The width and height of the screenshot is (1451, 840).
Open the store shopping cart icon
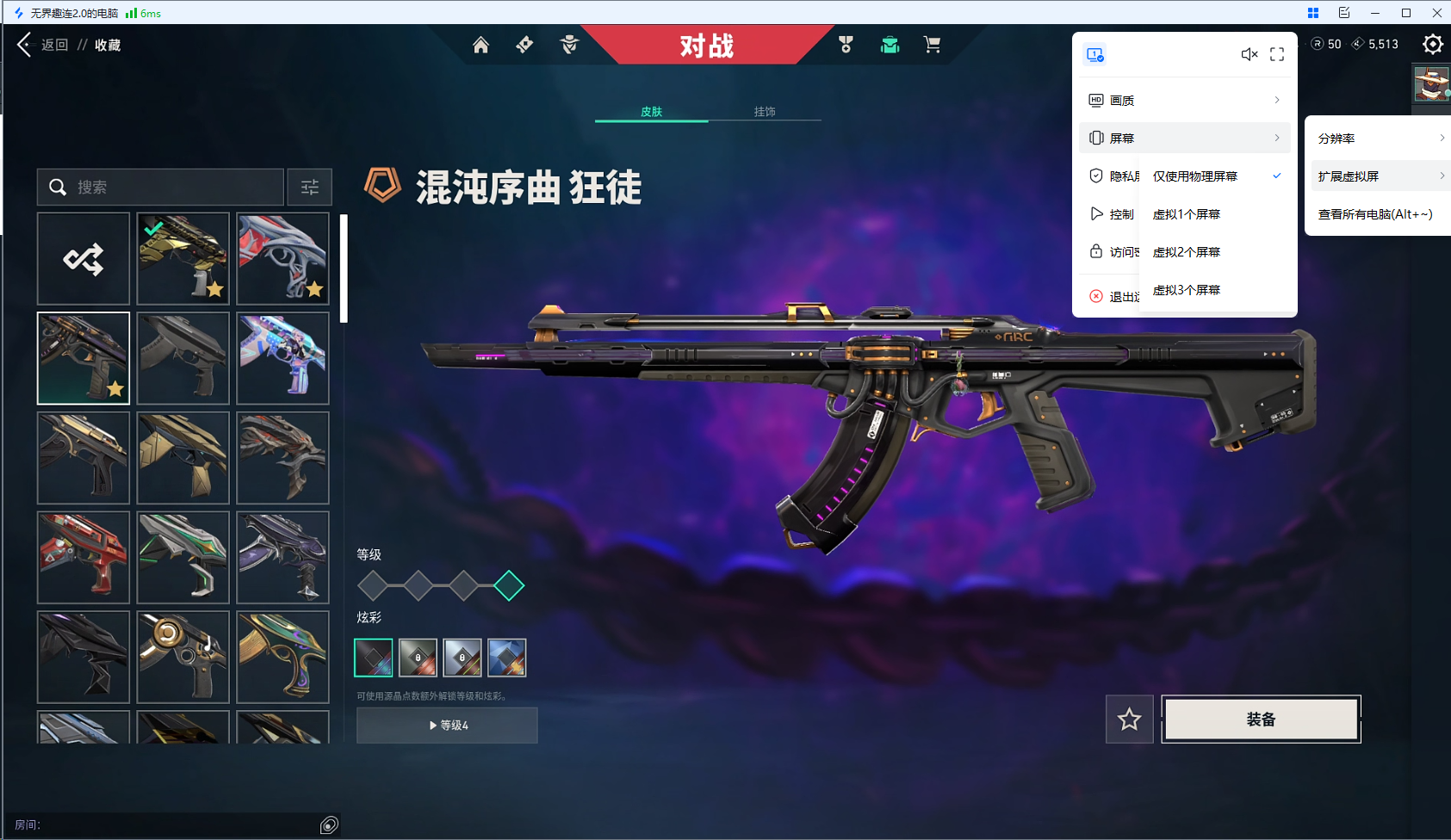click(933, 44)
